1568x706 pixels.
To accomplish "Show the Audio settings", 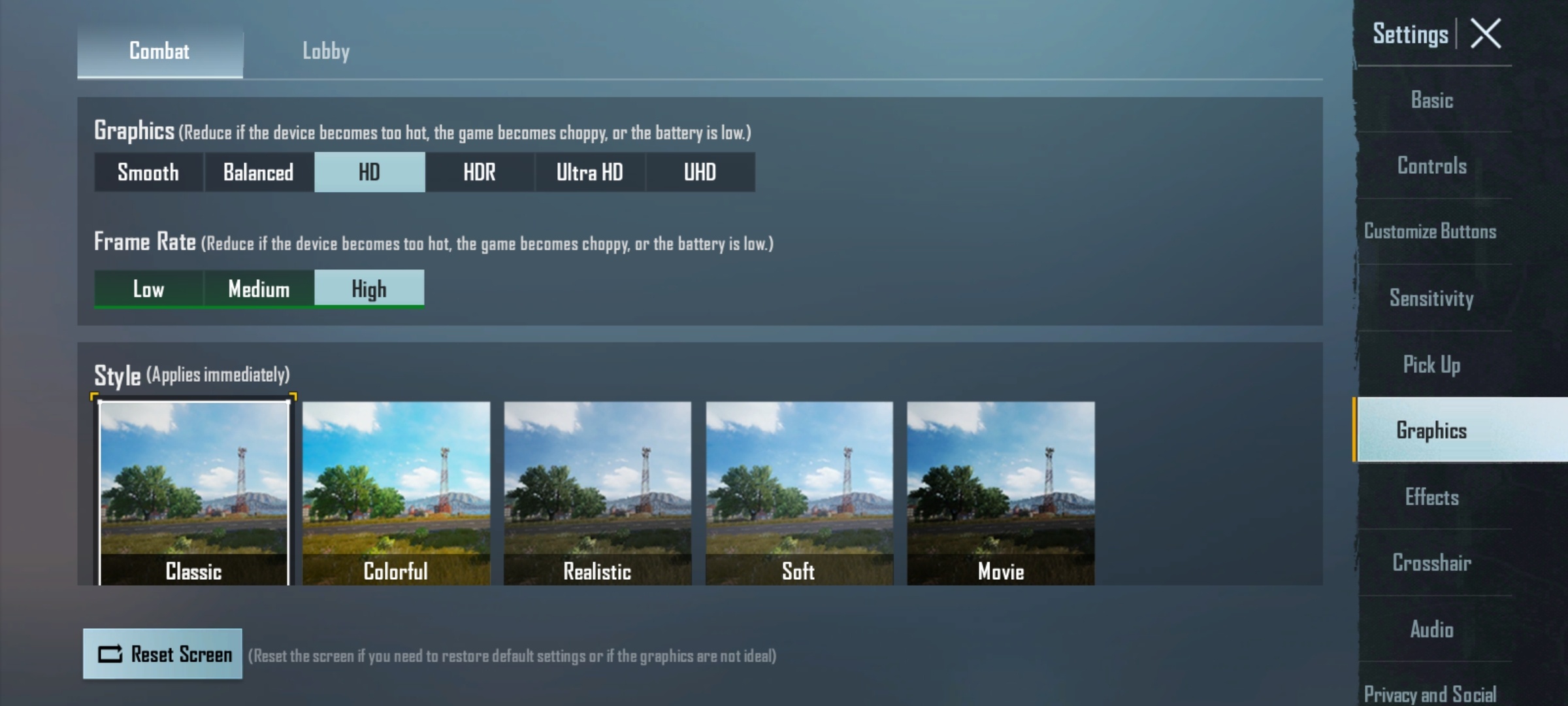I will (1432, 629).
